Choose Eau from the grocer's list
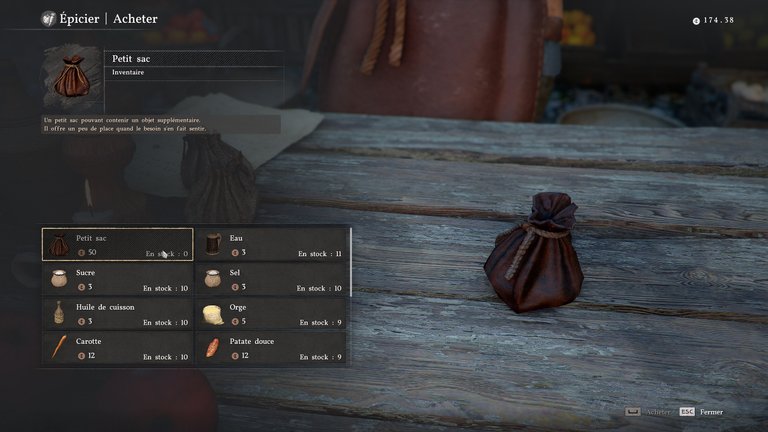 click(272, 245)
